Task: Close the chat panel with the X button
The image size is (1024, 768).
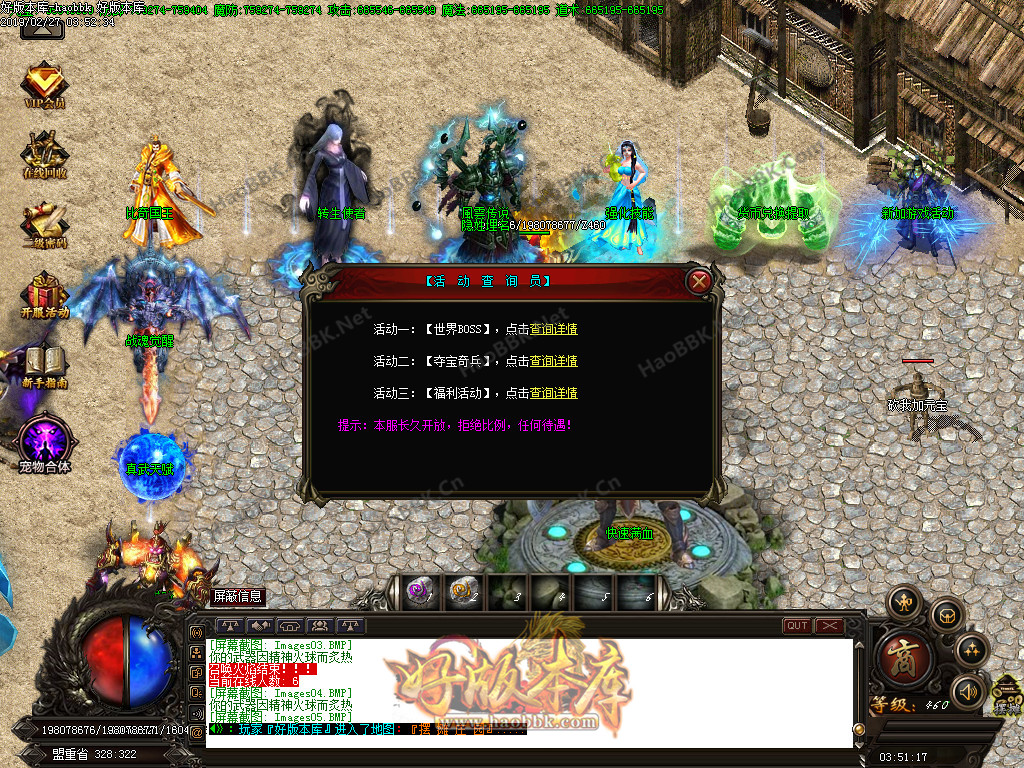Action: click(x=830, y=626)
